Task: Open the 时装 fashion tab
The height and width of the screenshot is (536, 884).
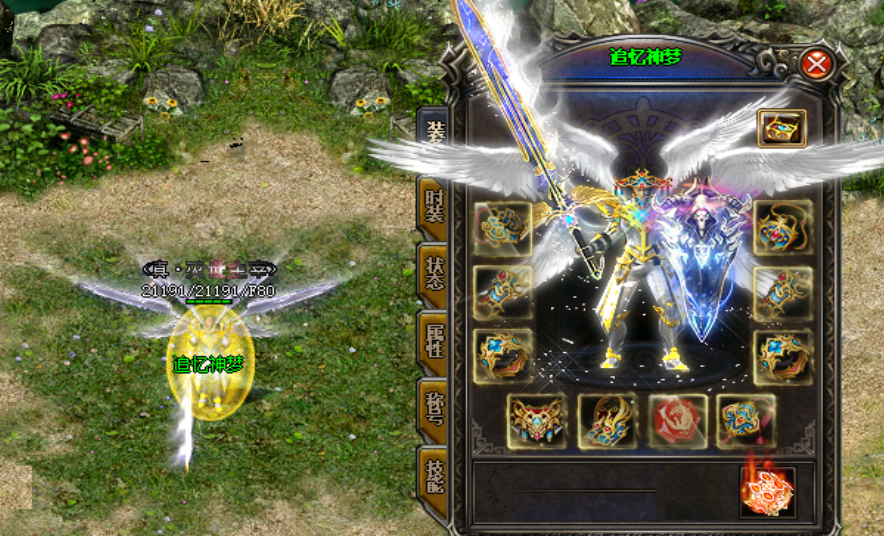Action: (433, 205)
